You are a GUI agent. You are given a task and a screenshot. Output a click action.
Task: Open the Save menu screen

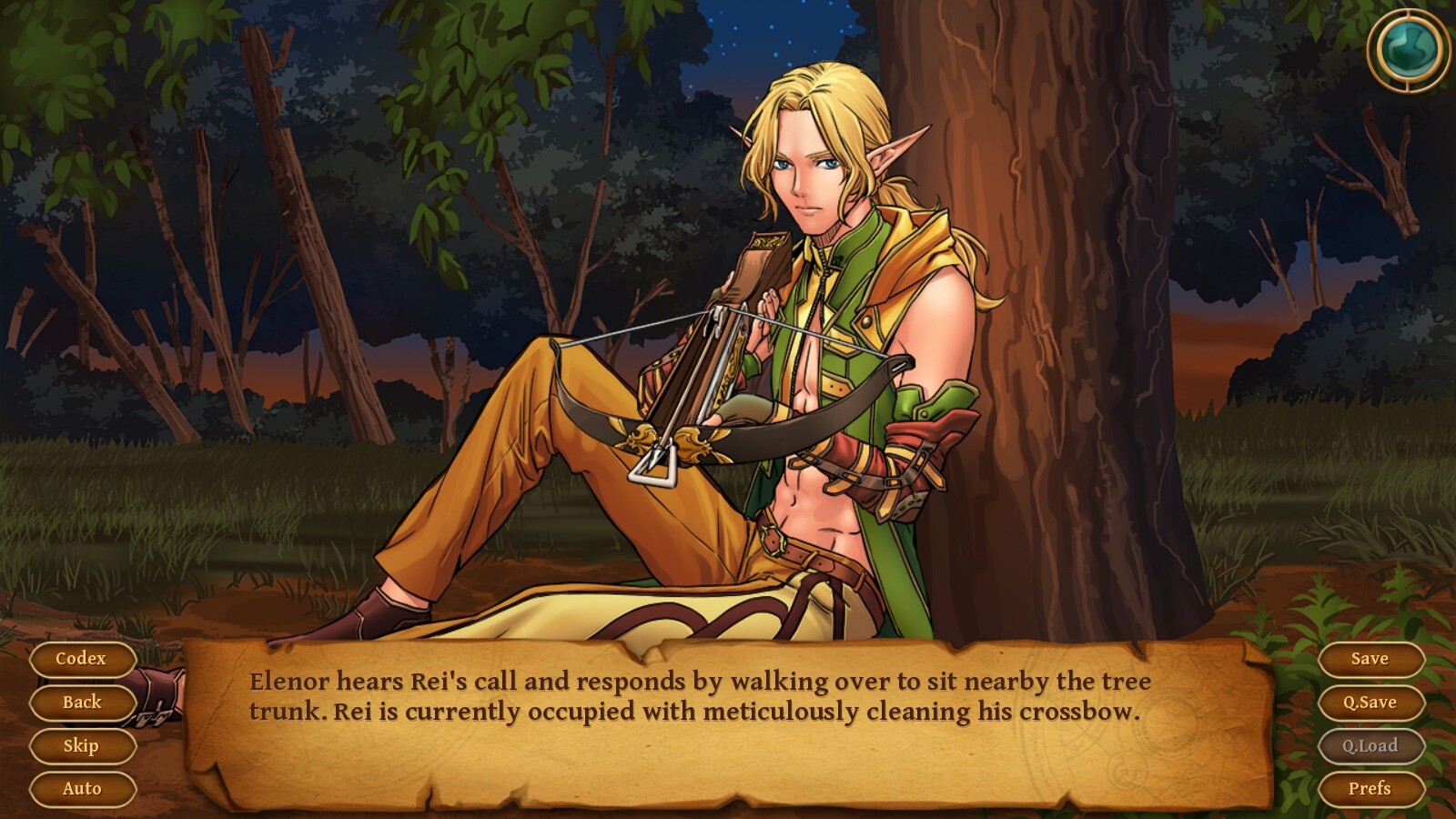[1370, 658]
